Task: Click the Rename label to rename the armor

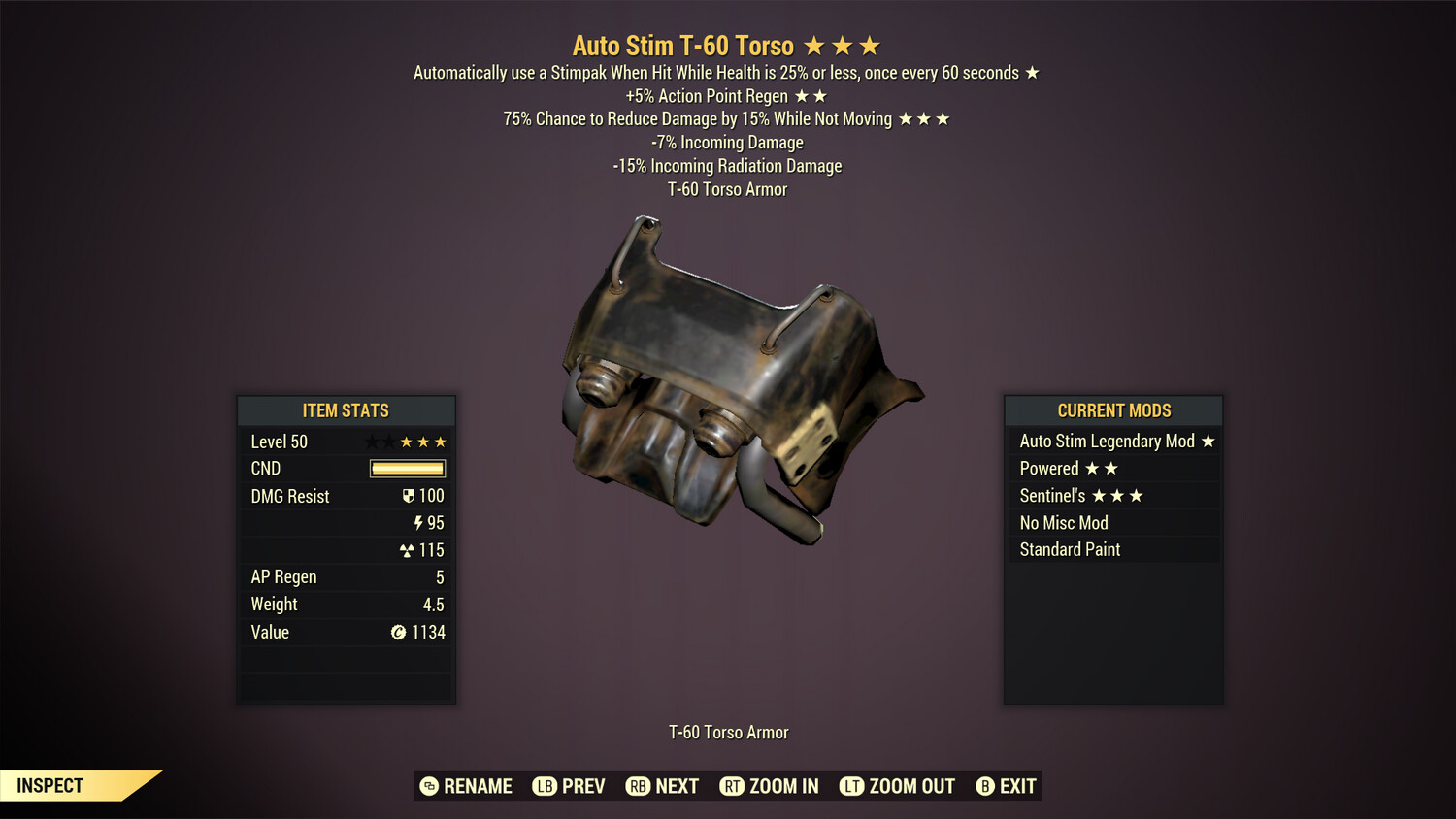Action: (x=478, y=786)
